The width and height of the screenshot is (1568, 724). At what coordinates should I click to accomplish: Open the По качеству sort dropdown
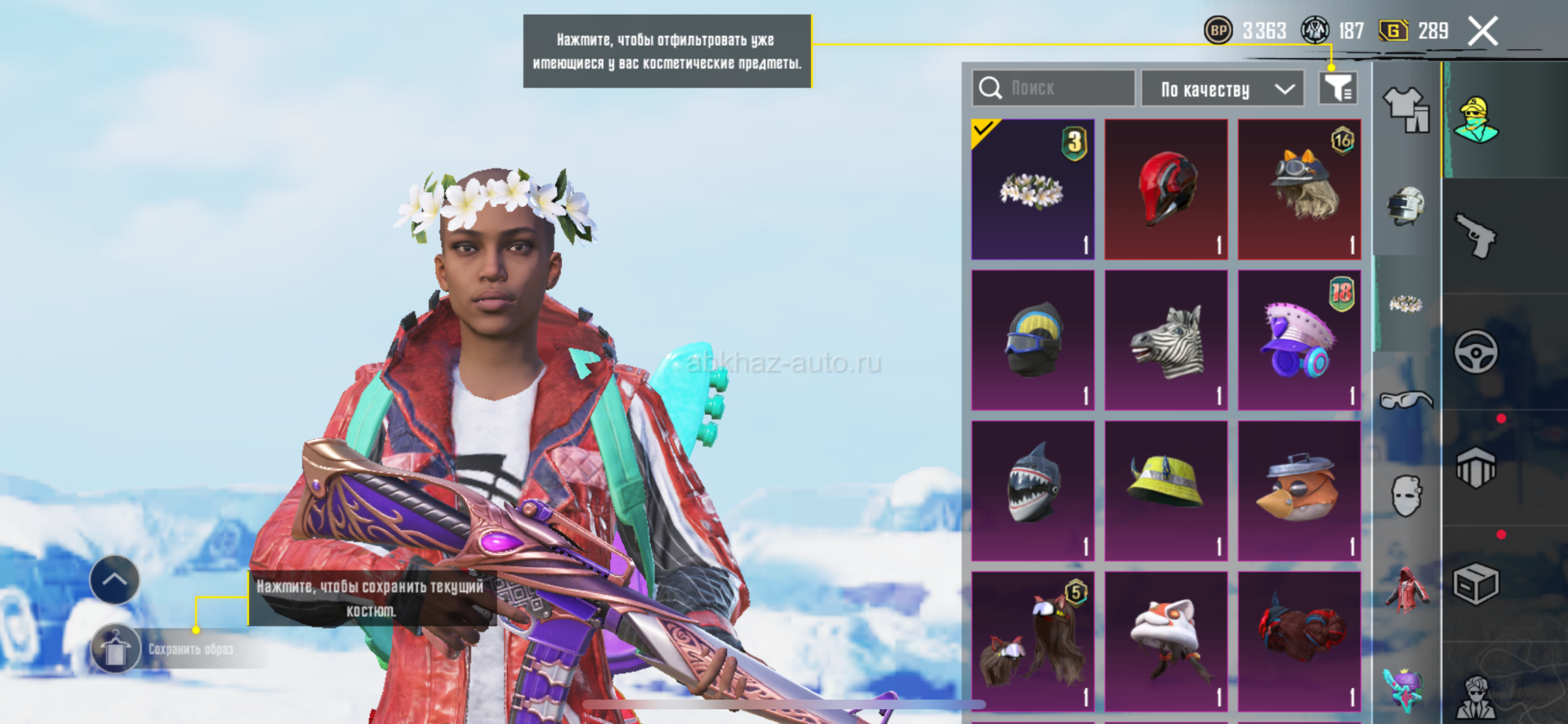tap(1222, 88)
